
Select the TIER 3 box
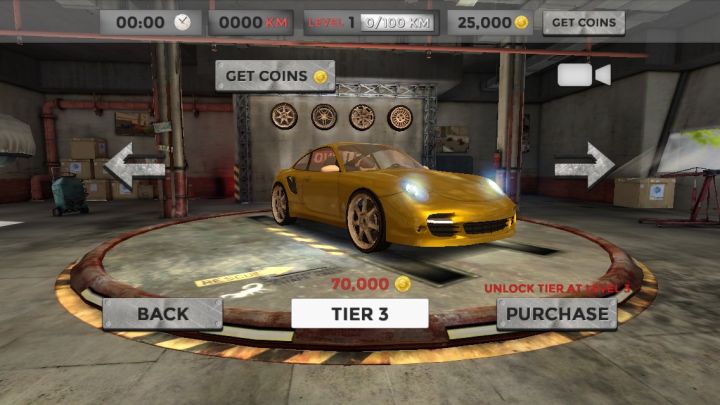pyautogui.click(x=360, y=314)
